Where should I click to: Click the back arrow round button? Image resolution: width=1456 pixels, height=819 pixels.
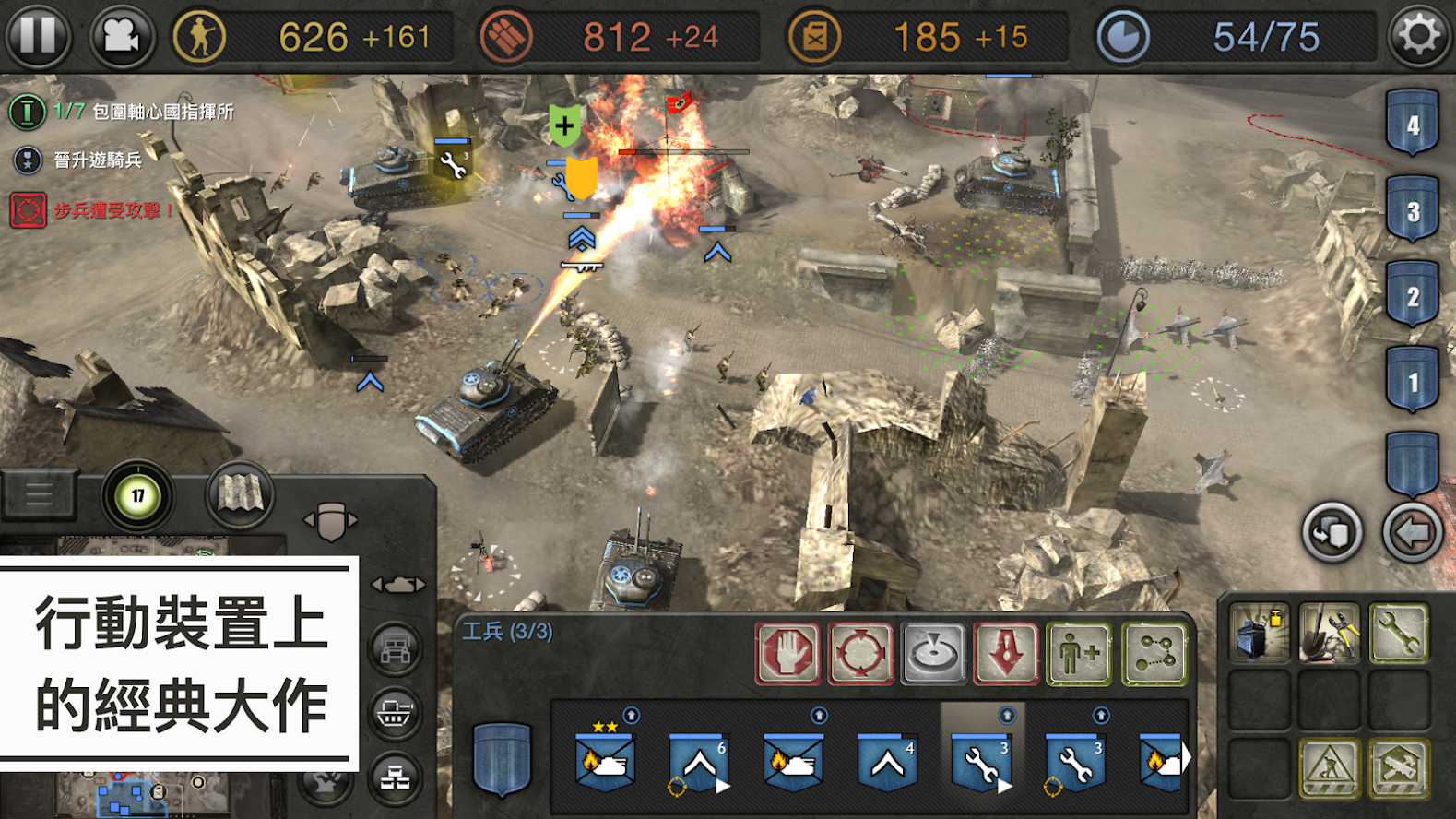pos(1412,532)
